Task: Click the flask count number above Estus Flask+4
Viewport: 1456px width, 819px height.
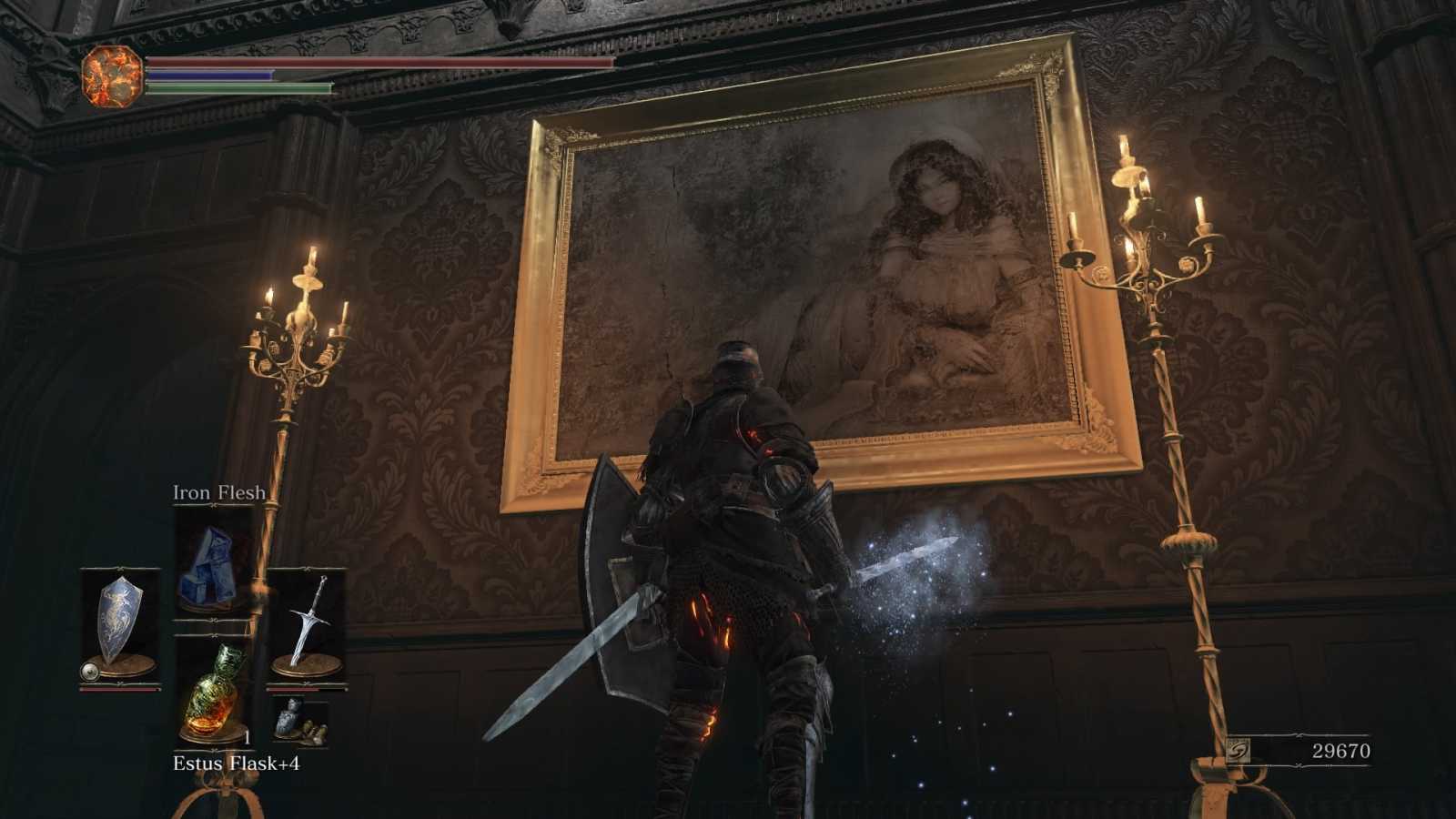Action: [x=248, y=736]
